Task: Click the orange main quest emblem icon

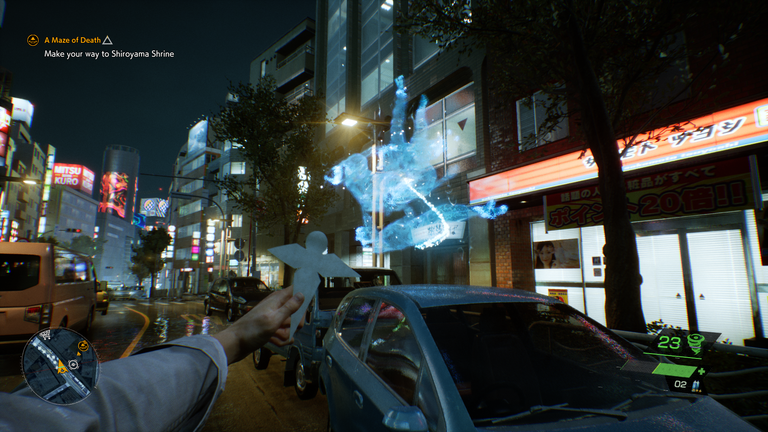Action: point(33,40)
